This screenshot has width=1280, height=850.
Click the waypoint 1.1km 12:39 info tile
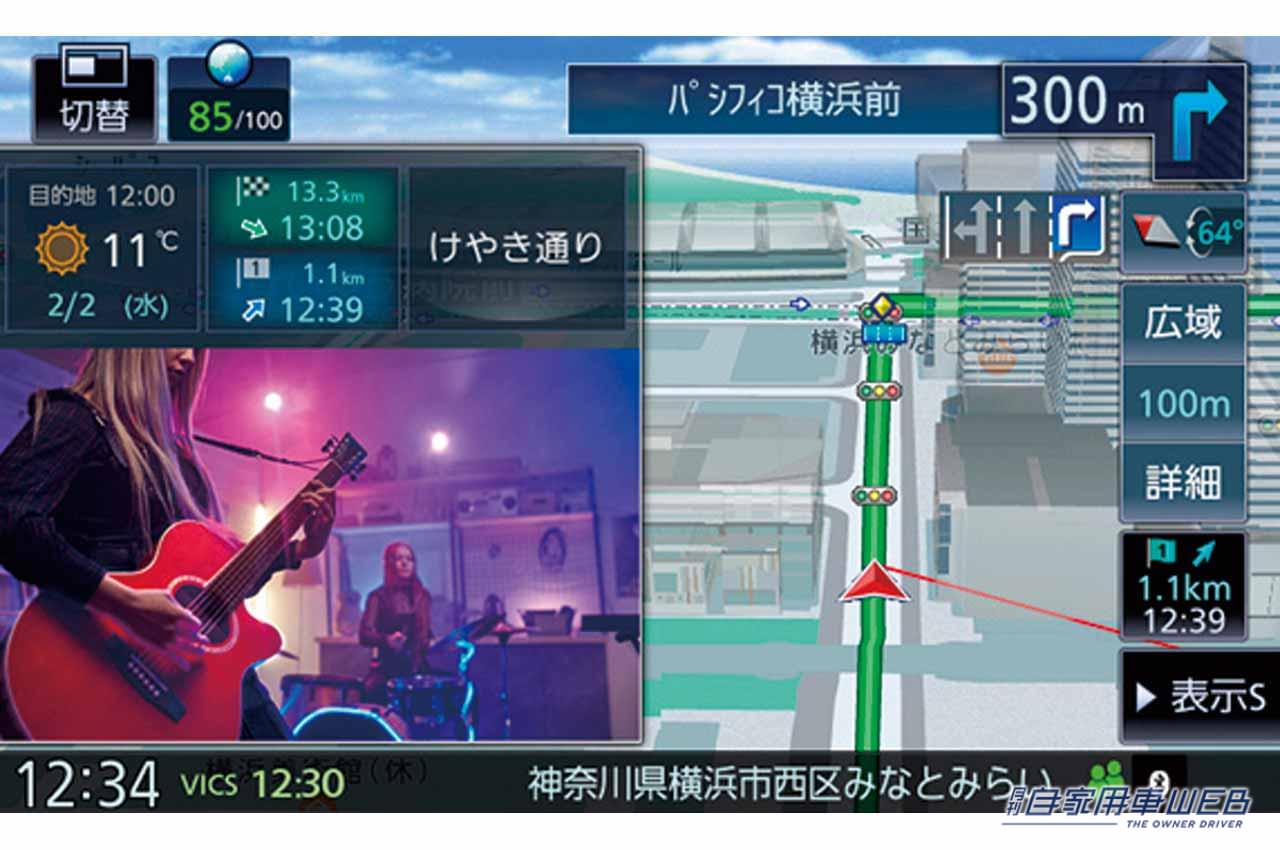(303, 292)
